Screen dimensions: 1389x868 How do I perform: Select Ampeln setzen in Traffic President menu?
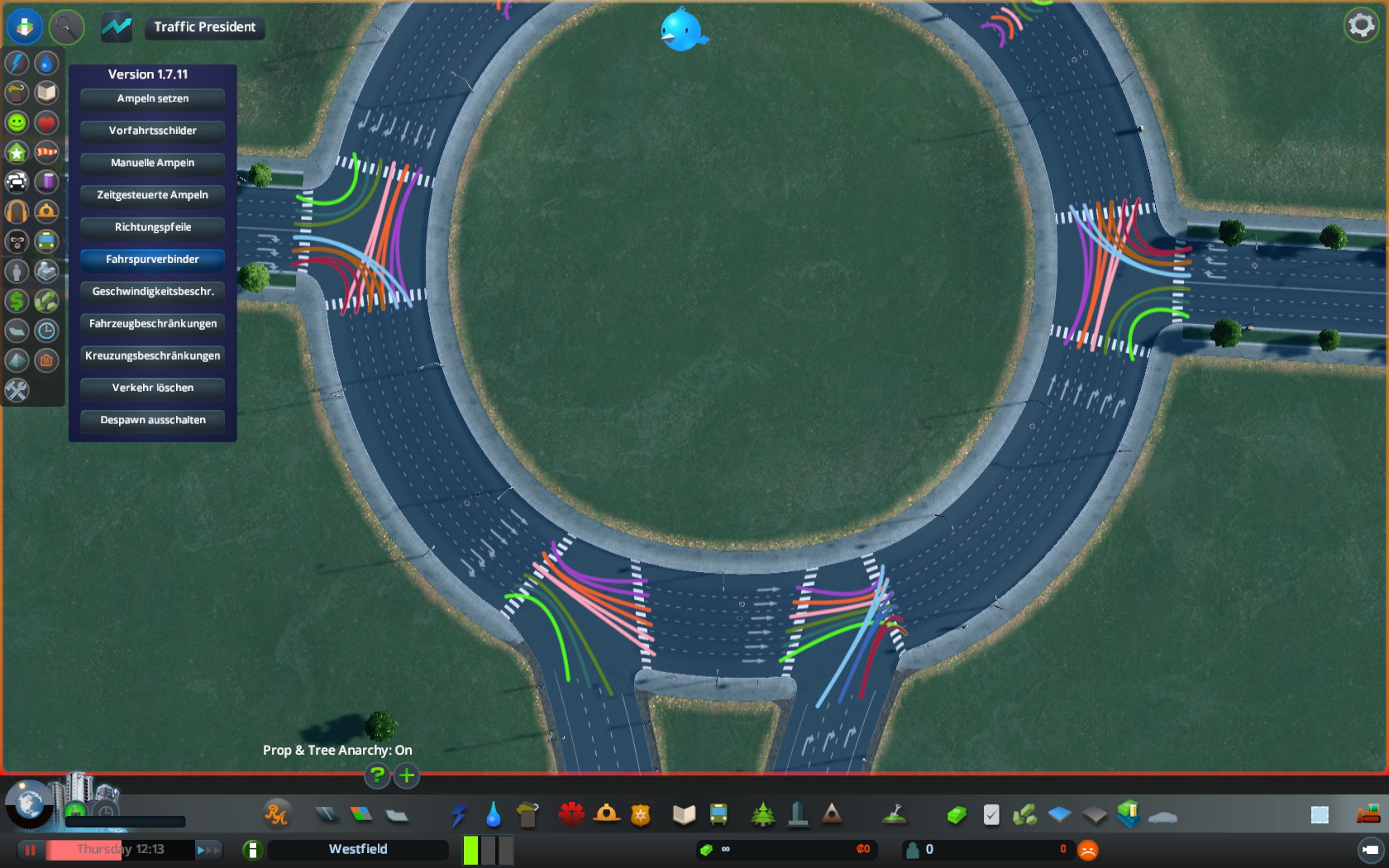(x=153, y=98)
